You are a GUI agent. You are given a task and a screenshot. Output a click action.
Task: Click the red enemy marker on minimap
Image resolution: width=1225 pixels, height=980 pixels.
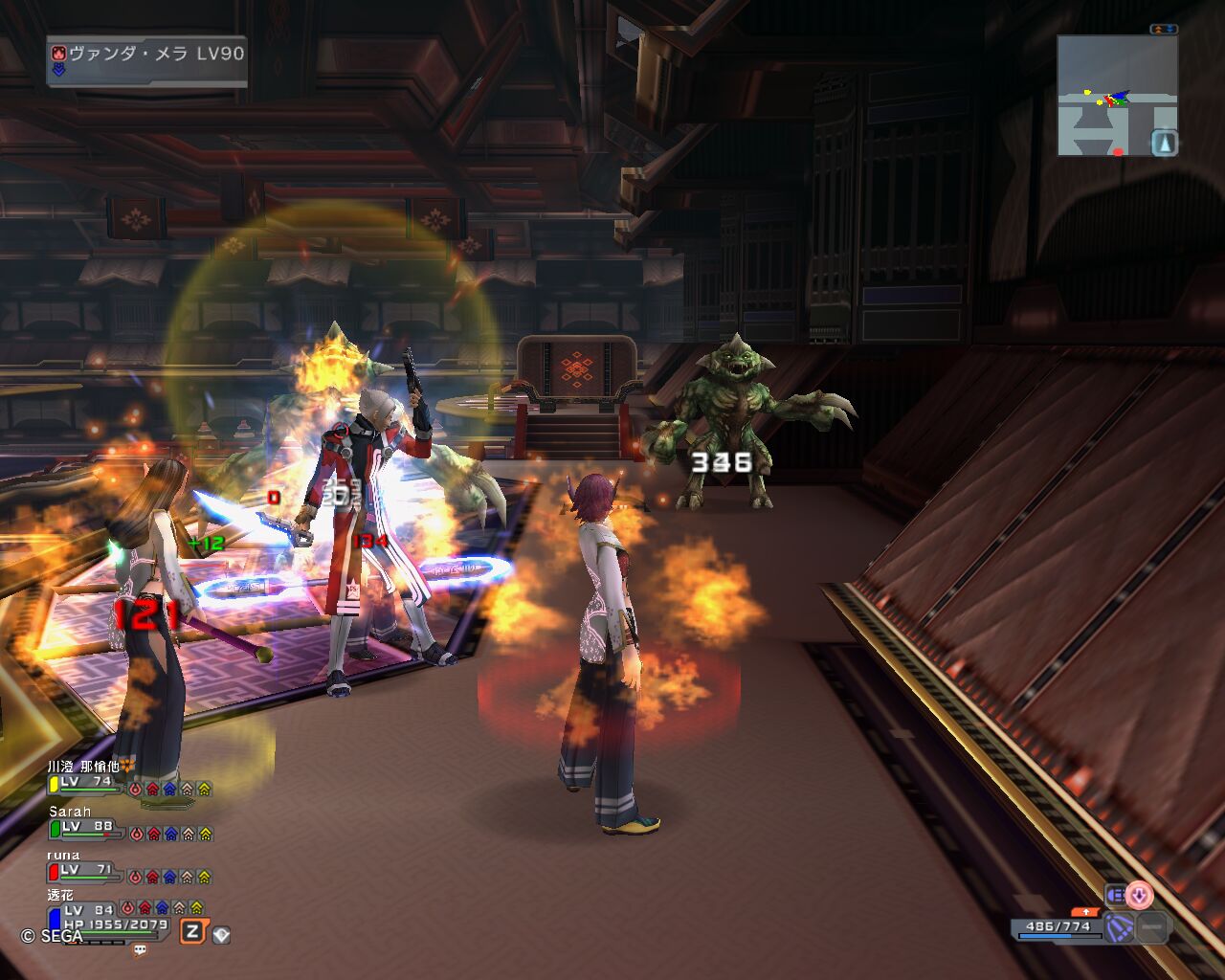1118,151
